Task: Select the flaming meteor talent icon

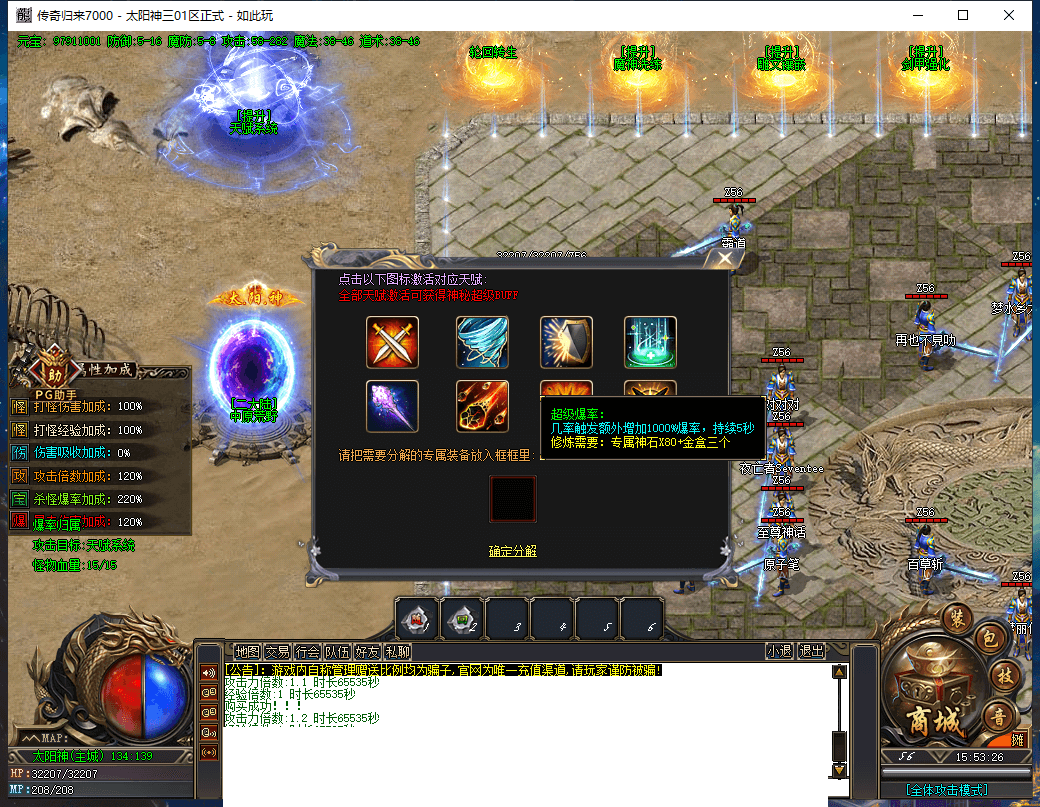Action: pyautogui.click(x=482, y=406)
